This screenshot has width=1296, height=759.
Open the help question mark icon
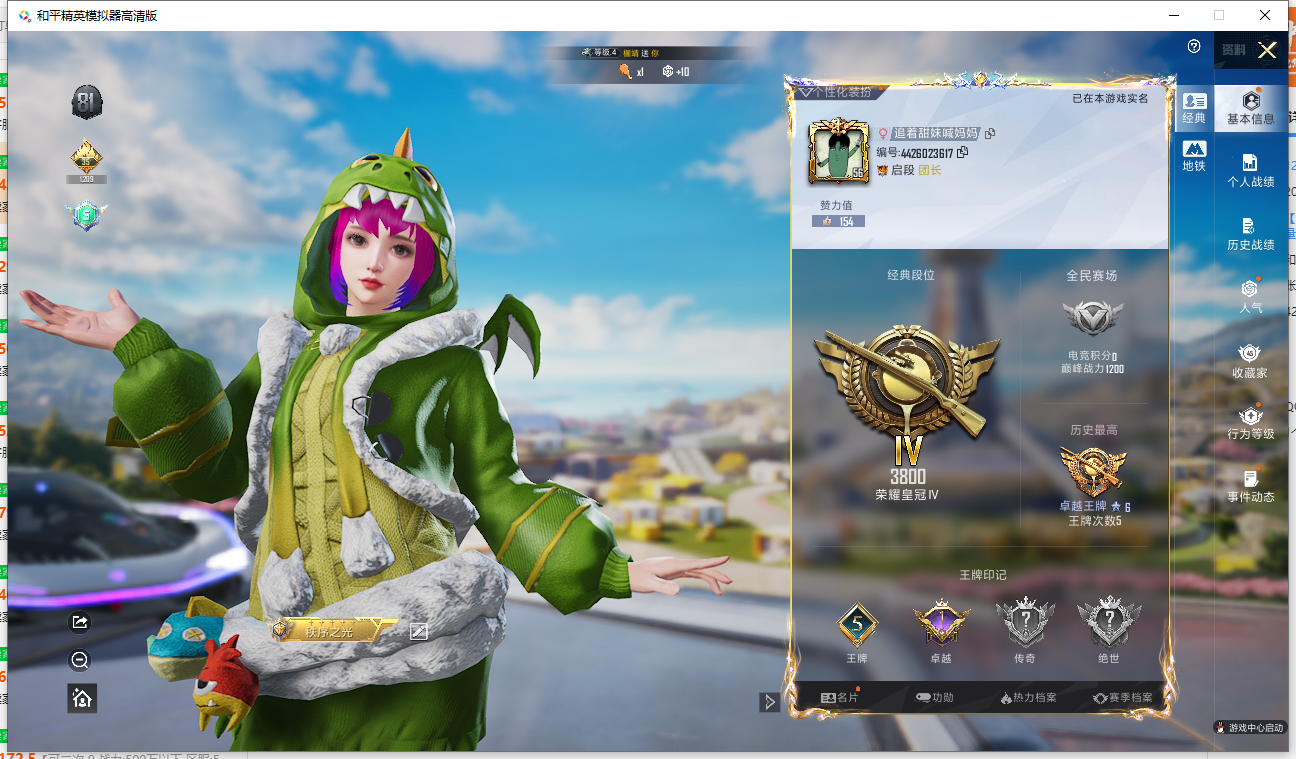click(1194, 47)
